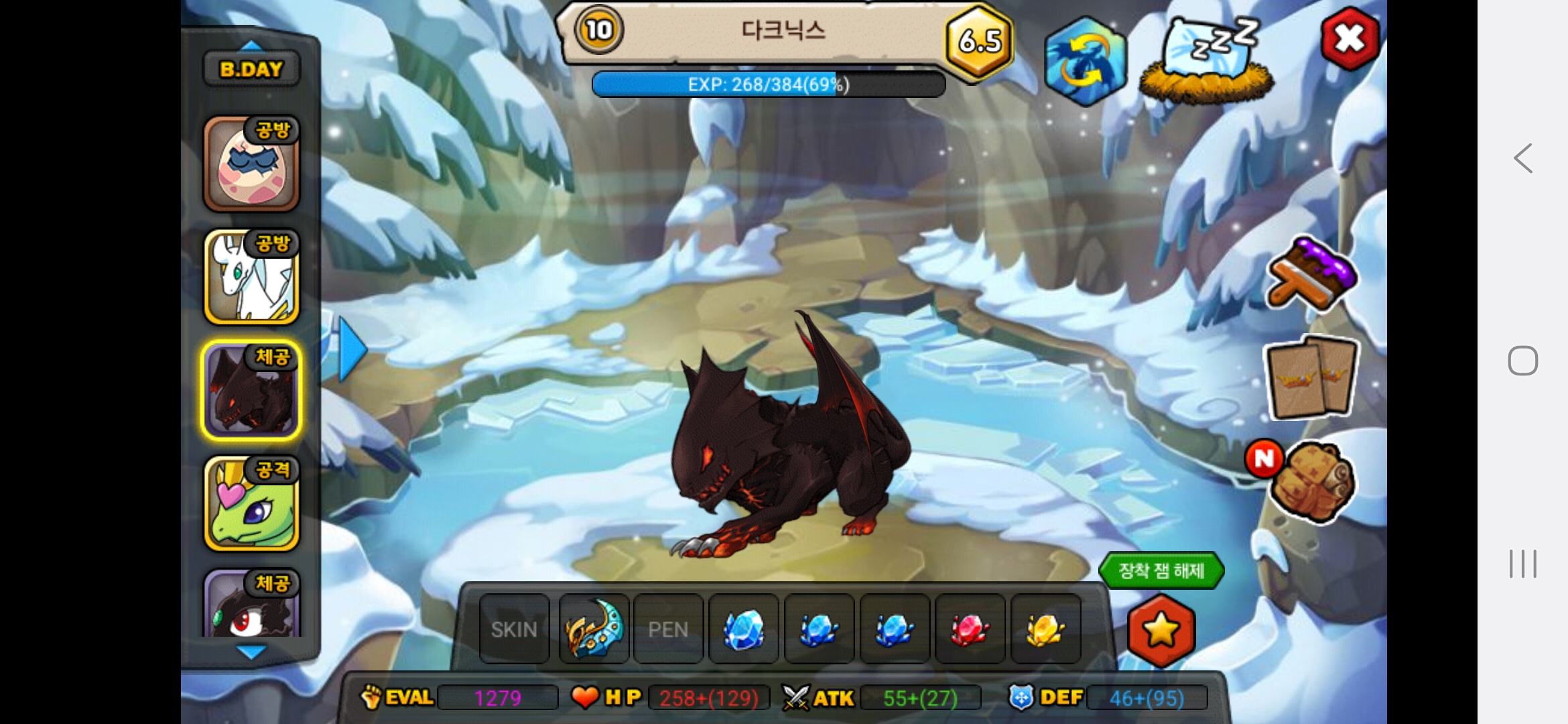The image size is (1568, 724).
Task: Open the B.DAY sort button
Action: (x=251, y=69)
